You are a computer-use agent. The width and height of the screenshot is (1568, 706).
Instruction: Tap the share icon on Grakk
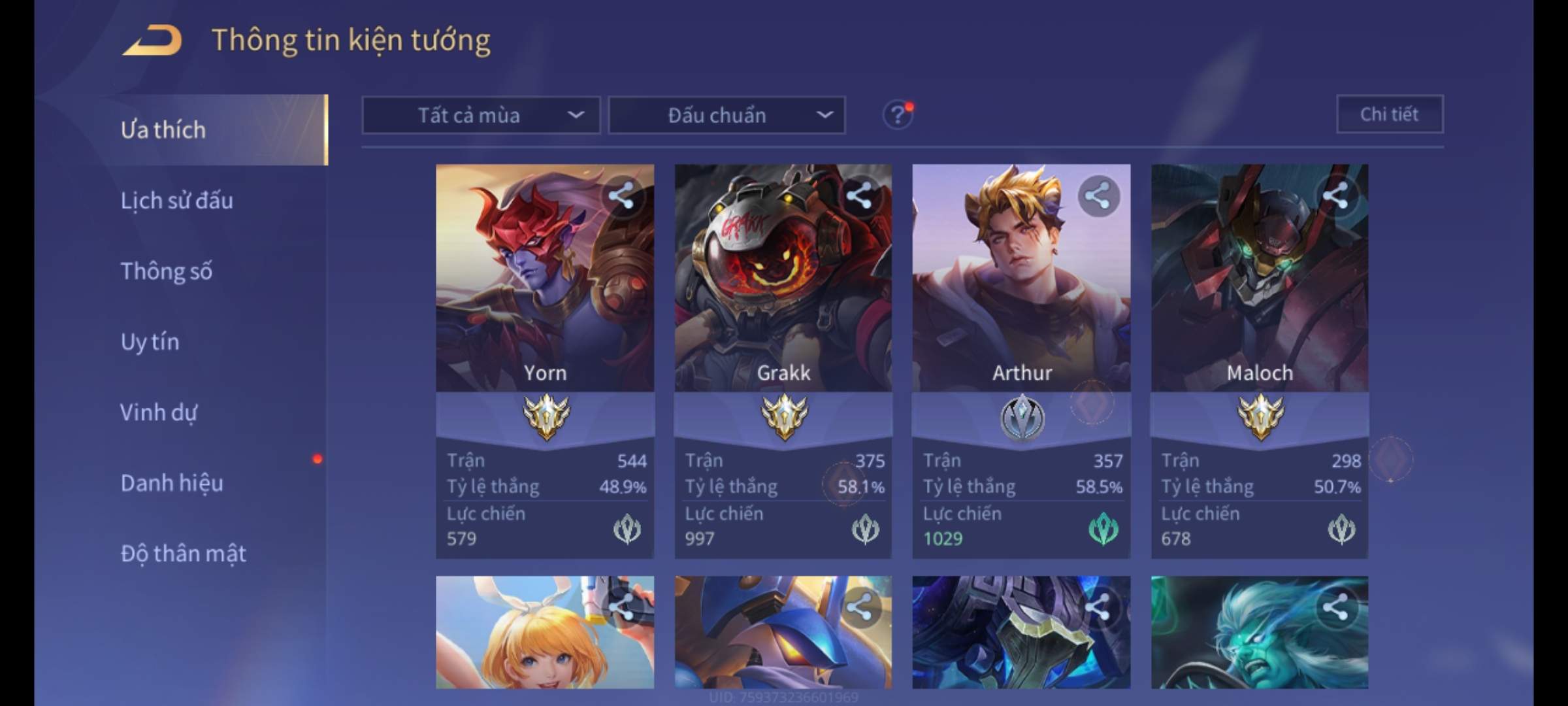pos(860,195)
